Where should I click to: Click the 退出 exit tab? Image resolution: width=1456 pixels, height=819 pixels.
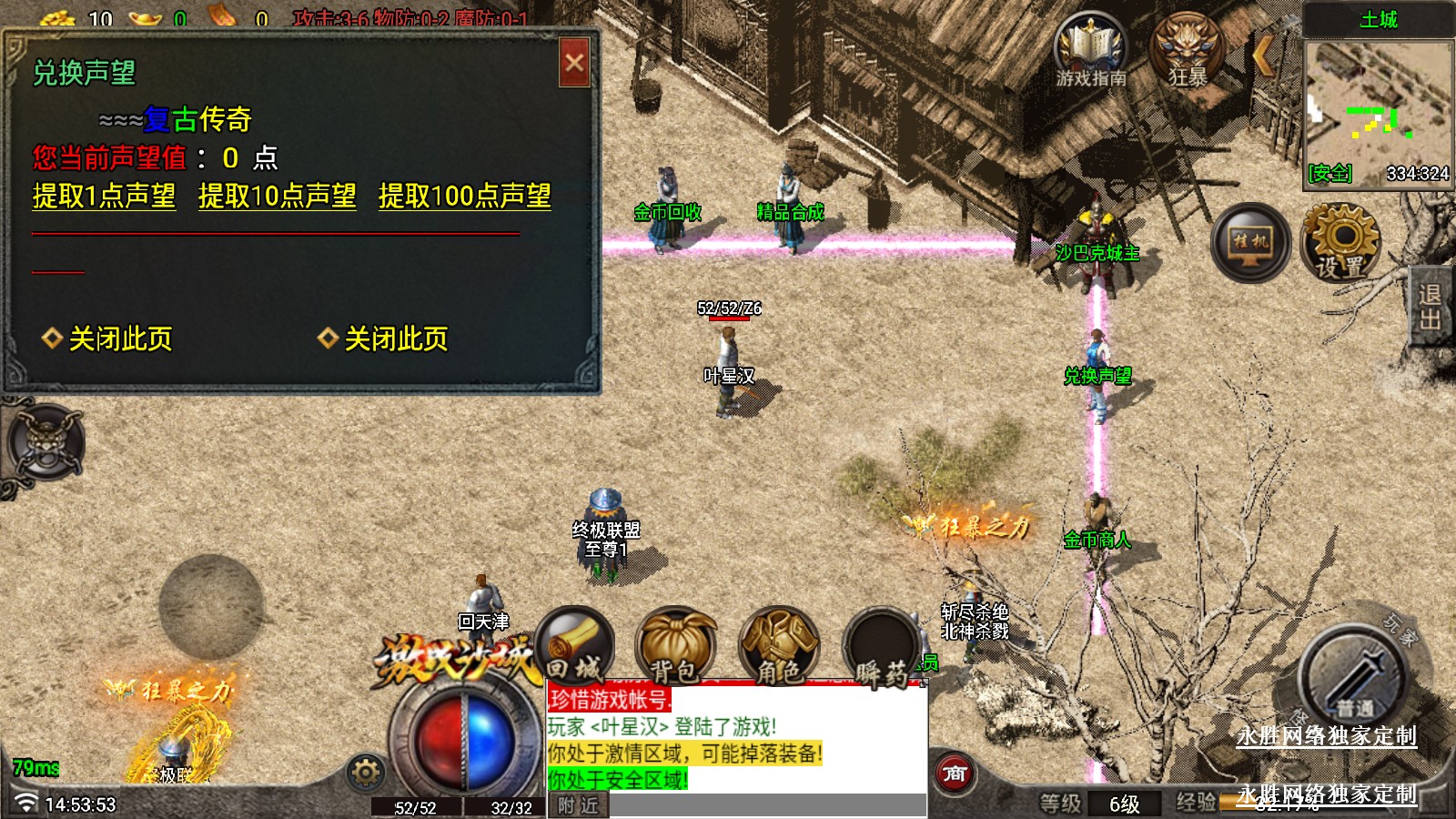(x=1430, y=307)
